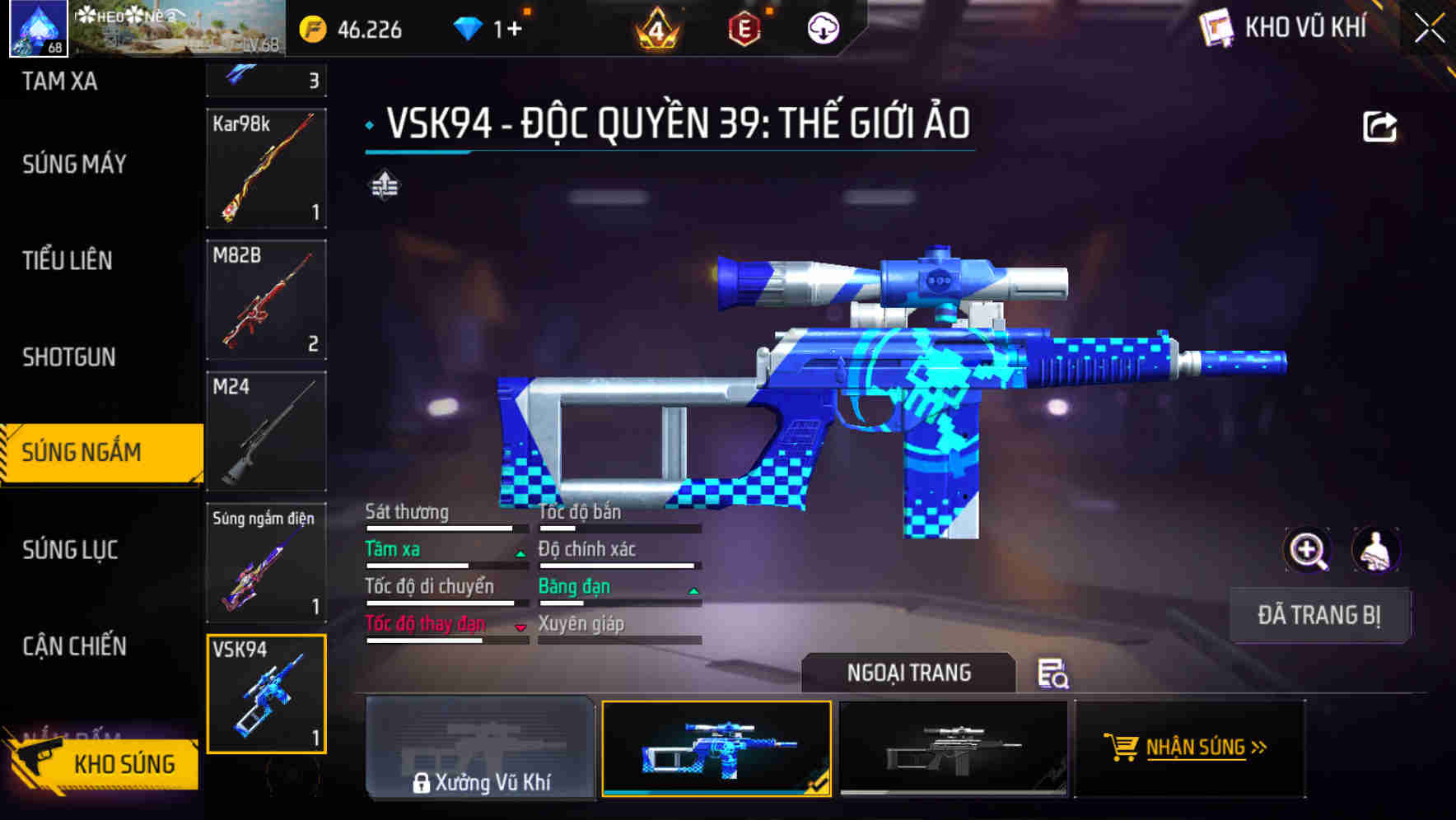1456x820 pixels.
Task: Expand the Tầm xa stat indicator
Action: (x=520, y=552)
